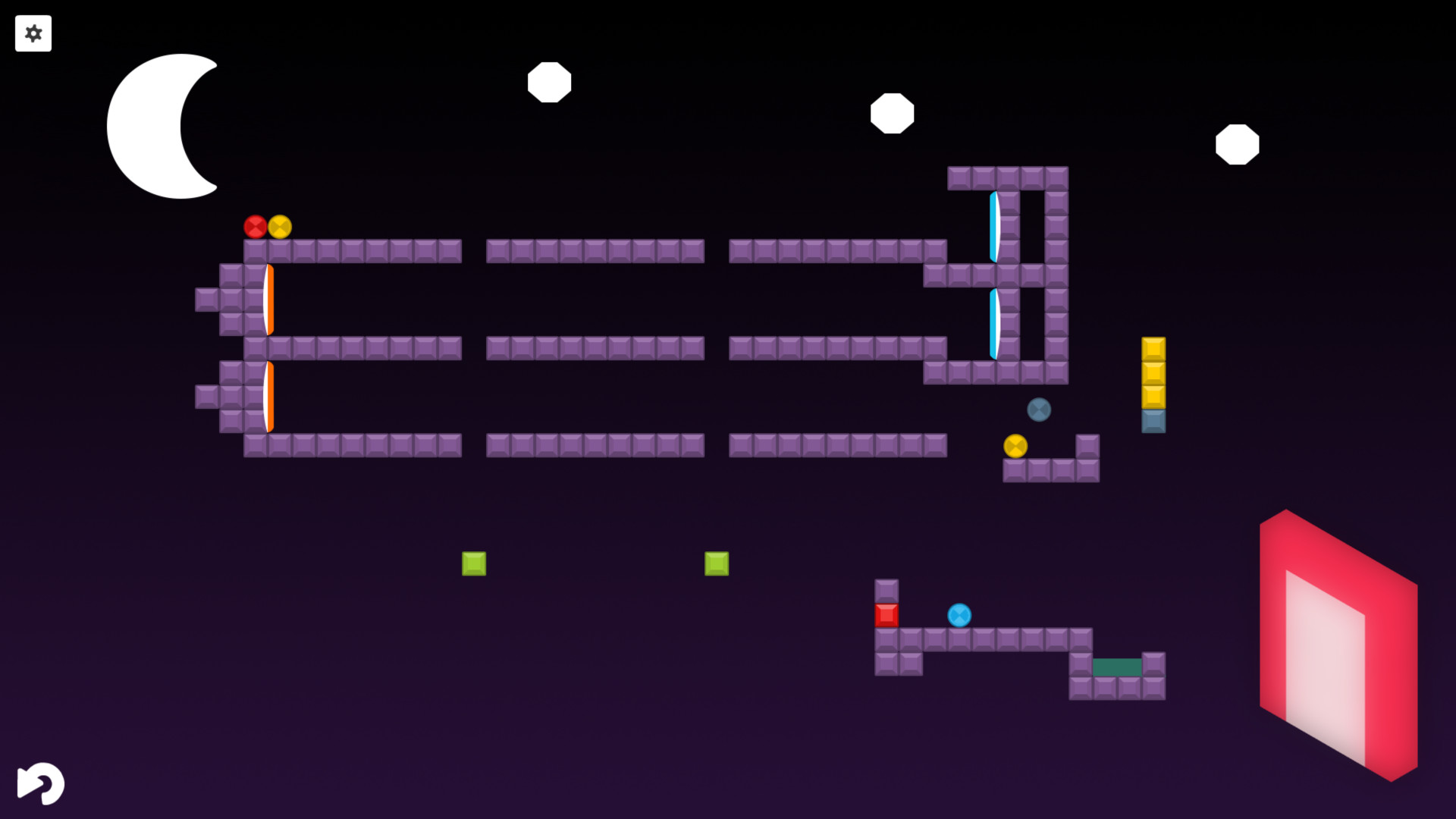This screenshot has width=1456, height=819.
Task: Select the yellow ball next to the red ball
Action: pos(279,226)
